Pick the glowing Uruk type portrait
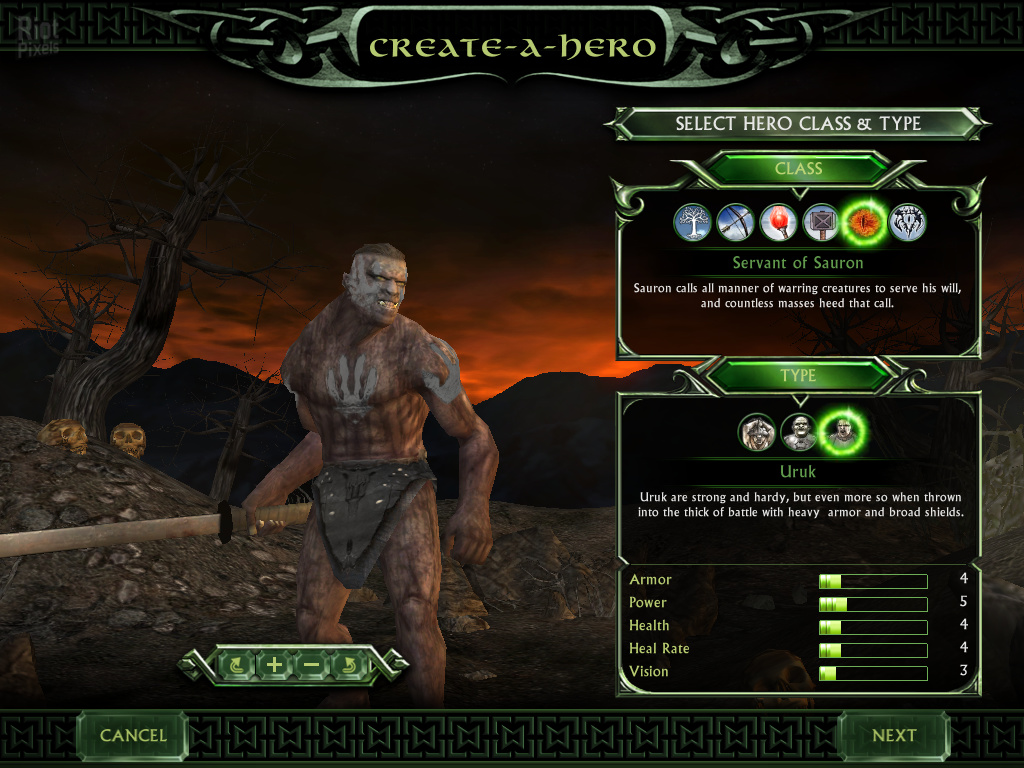The width and height of the screenshot is (1024, 768). 842,432
